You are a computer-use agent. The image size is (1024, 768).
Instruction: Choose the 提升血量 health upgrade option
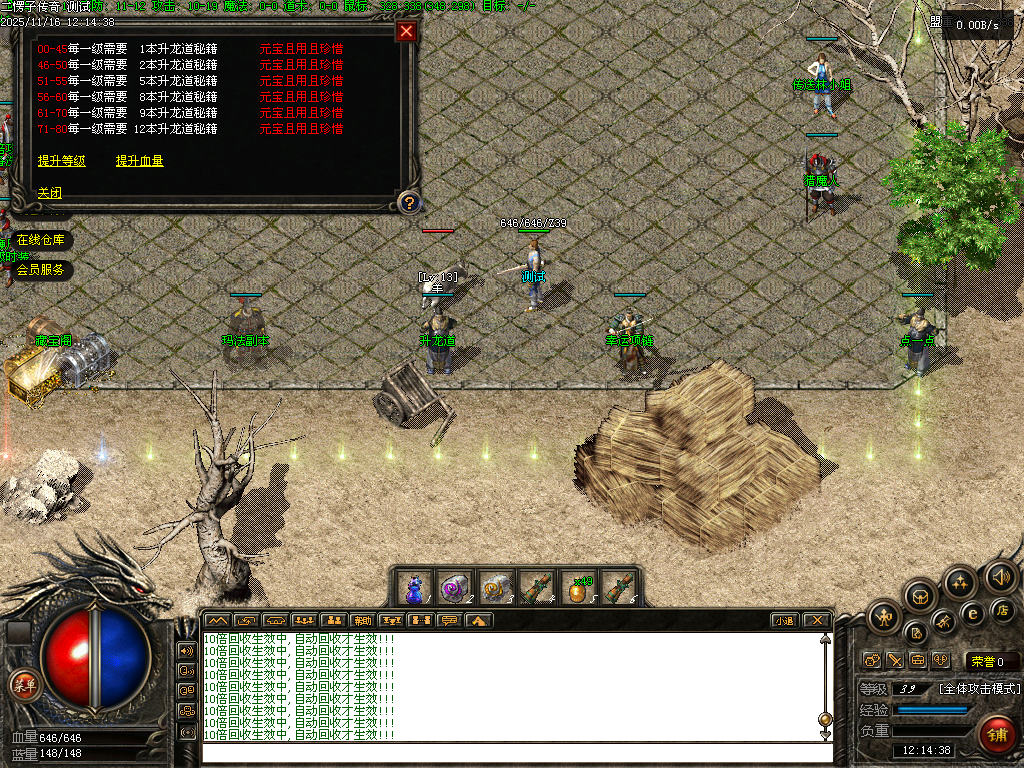tap(139, 161)
